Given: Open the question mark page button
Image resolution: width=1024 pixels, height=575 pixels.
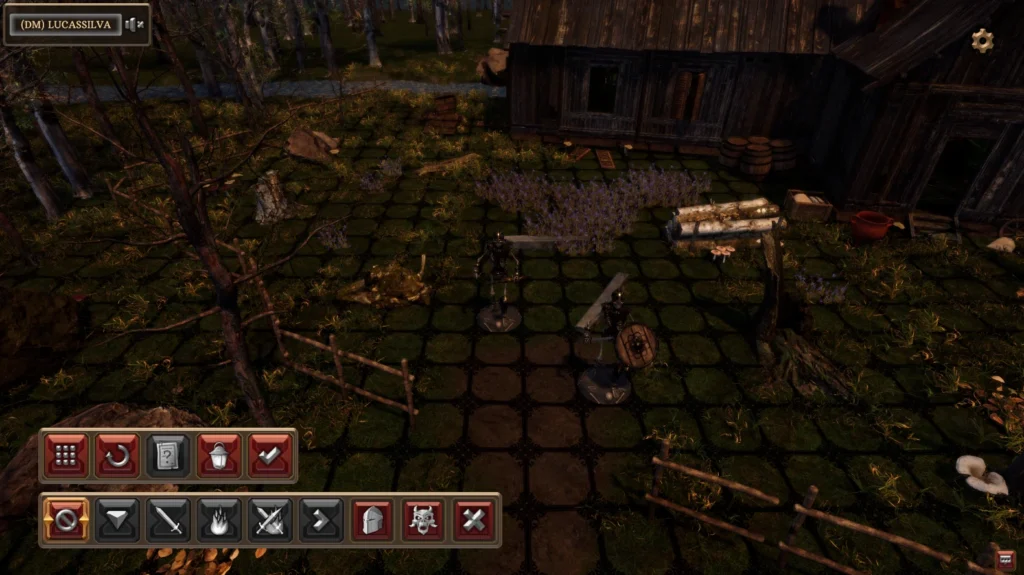Looking at the screenshot, I should pos(168,456).
